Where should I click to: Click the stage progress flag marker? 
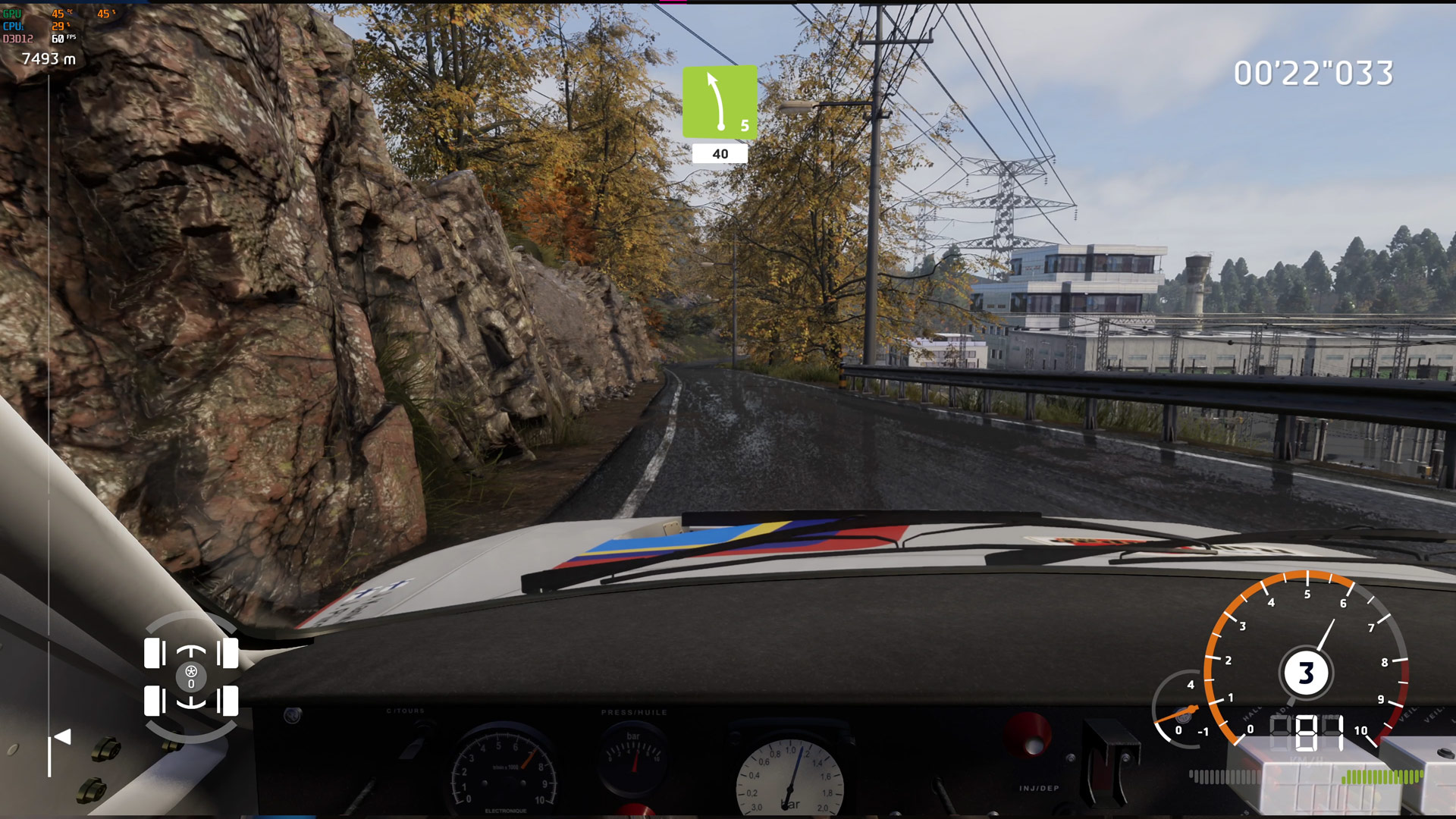[x=62, y=737]
